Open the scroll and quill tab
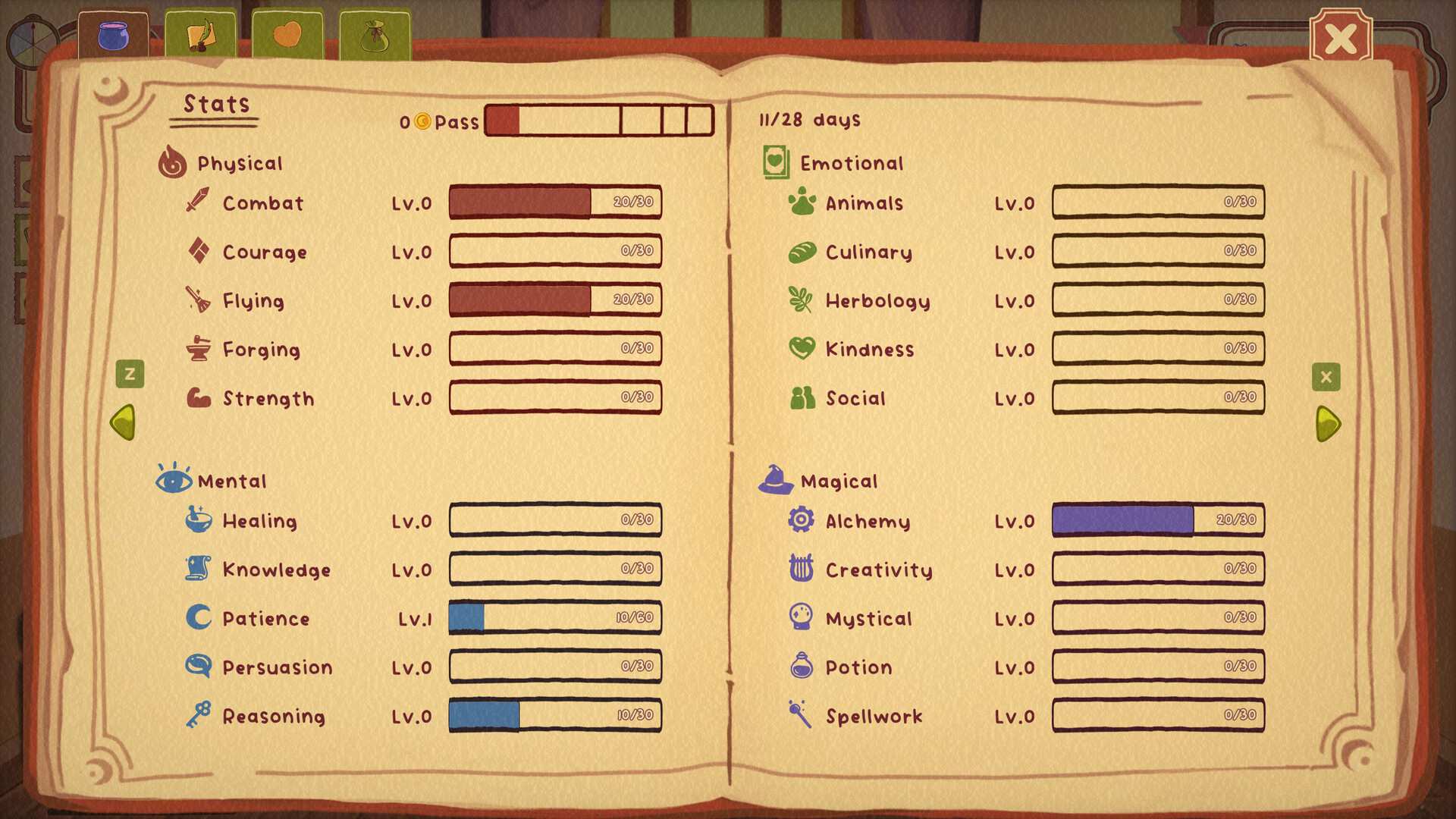Viewport: 1456px width, 819px height. click(200, 36)
